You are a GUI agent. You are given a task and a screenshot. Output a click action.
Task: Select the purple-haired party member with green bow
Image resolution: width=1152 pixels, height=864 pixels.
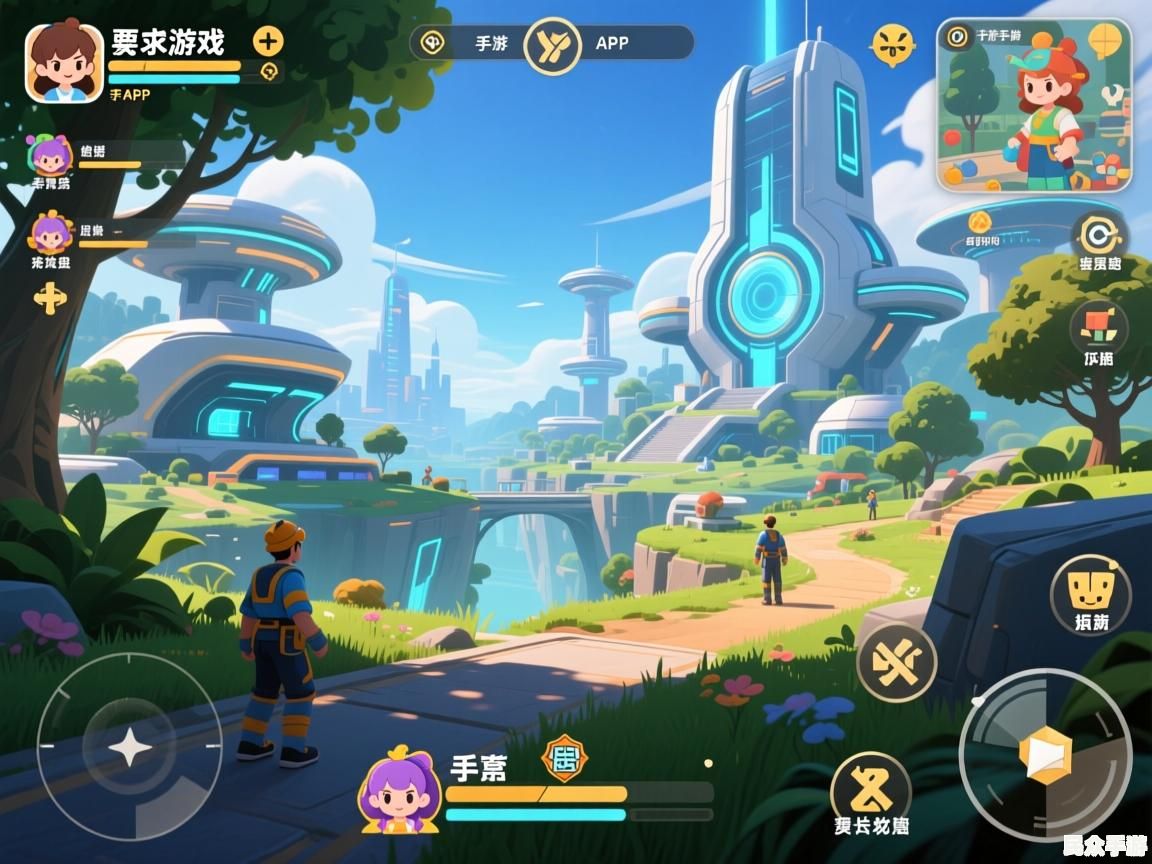pos(50,155)
